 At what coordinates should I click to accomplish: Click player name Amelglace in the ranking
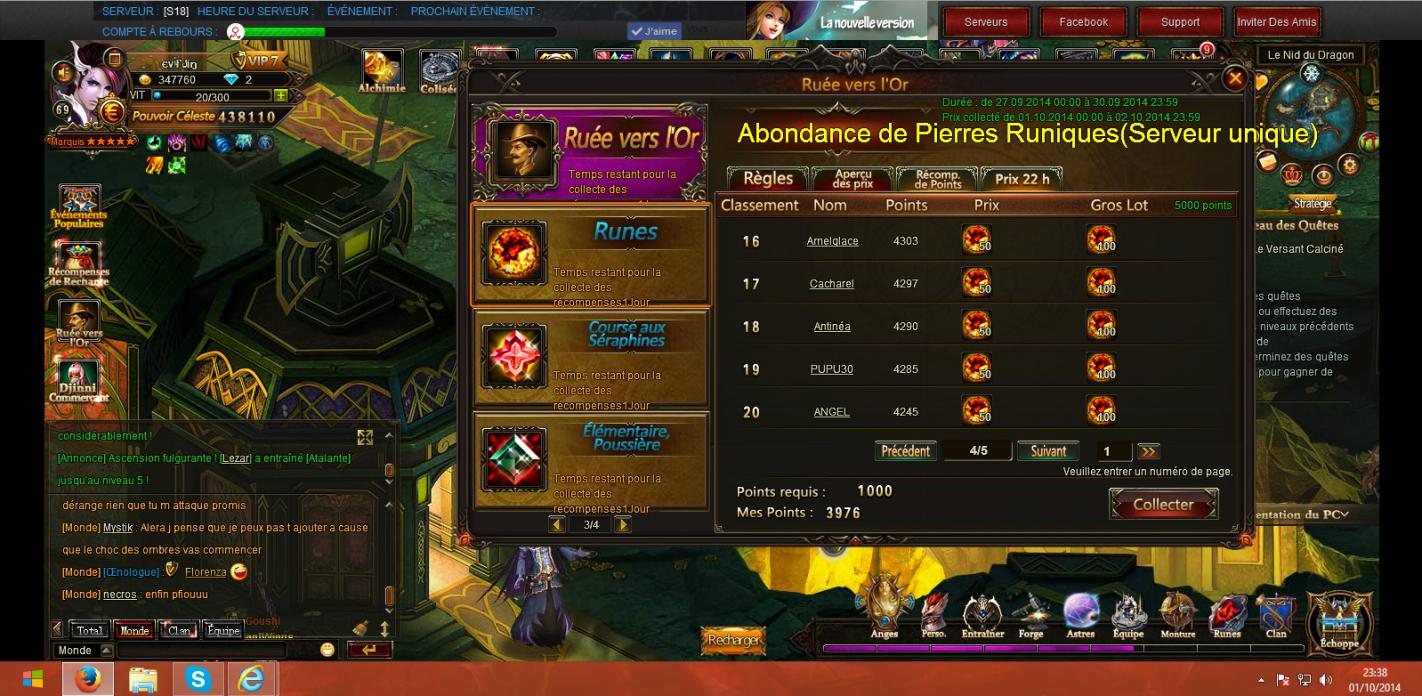point(832,241)
